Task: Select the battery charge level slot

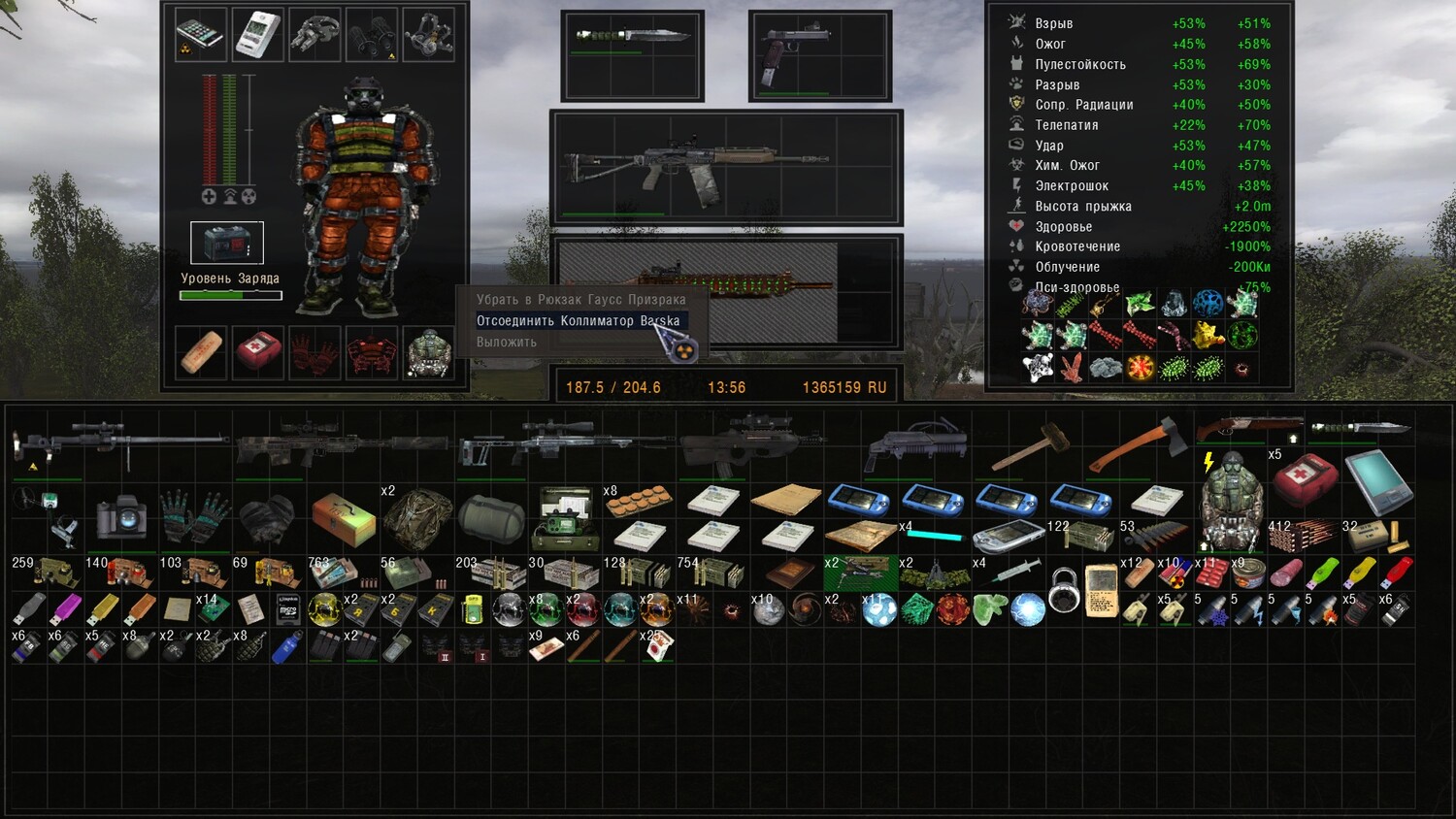Action: [x=227, y=243]
